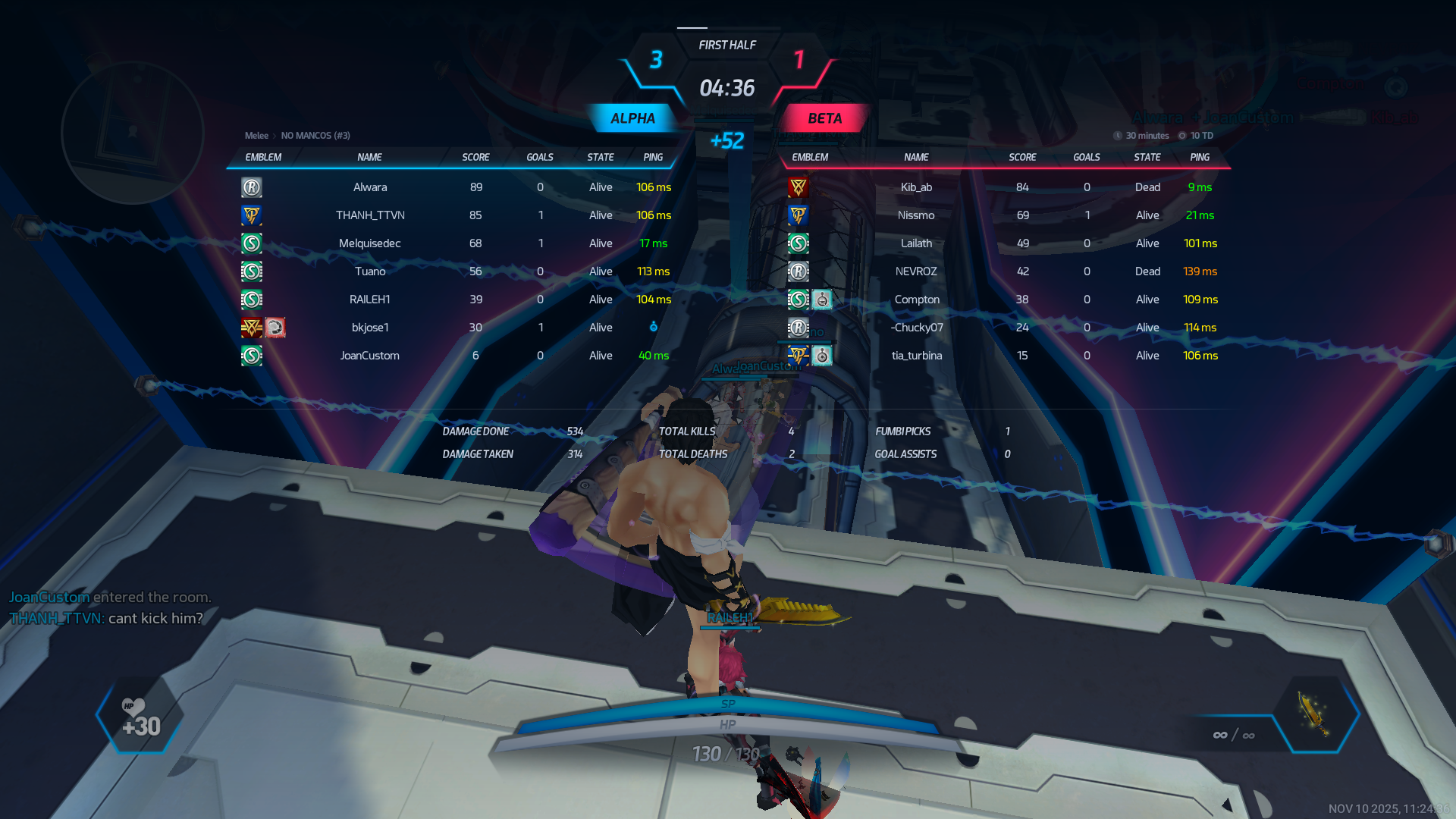Choose tia_turbina's scoreboard entry

click(917, 356)
